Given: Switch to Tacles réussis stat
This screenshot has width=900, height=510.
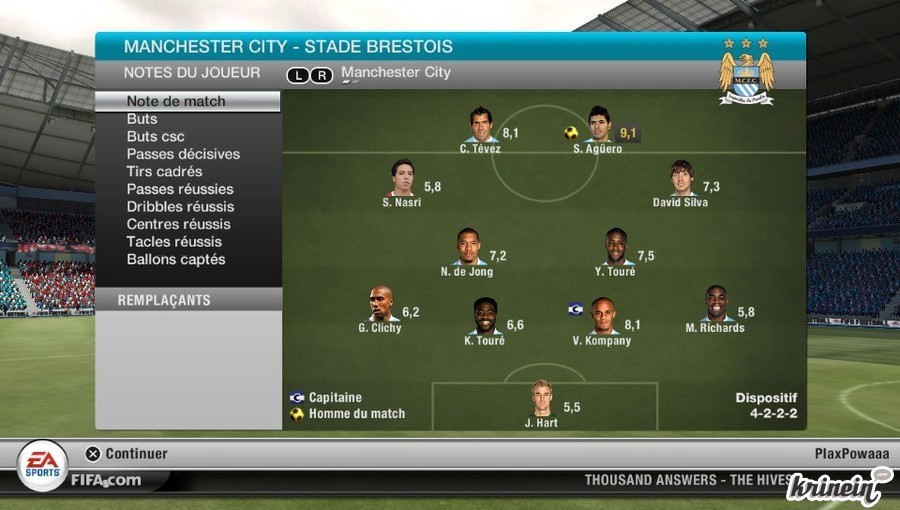Looking at the screenshot, I should [x=174, y=242].
